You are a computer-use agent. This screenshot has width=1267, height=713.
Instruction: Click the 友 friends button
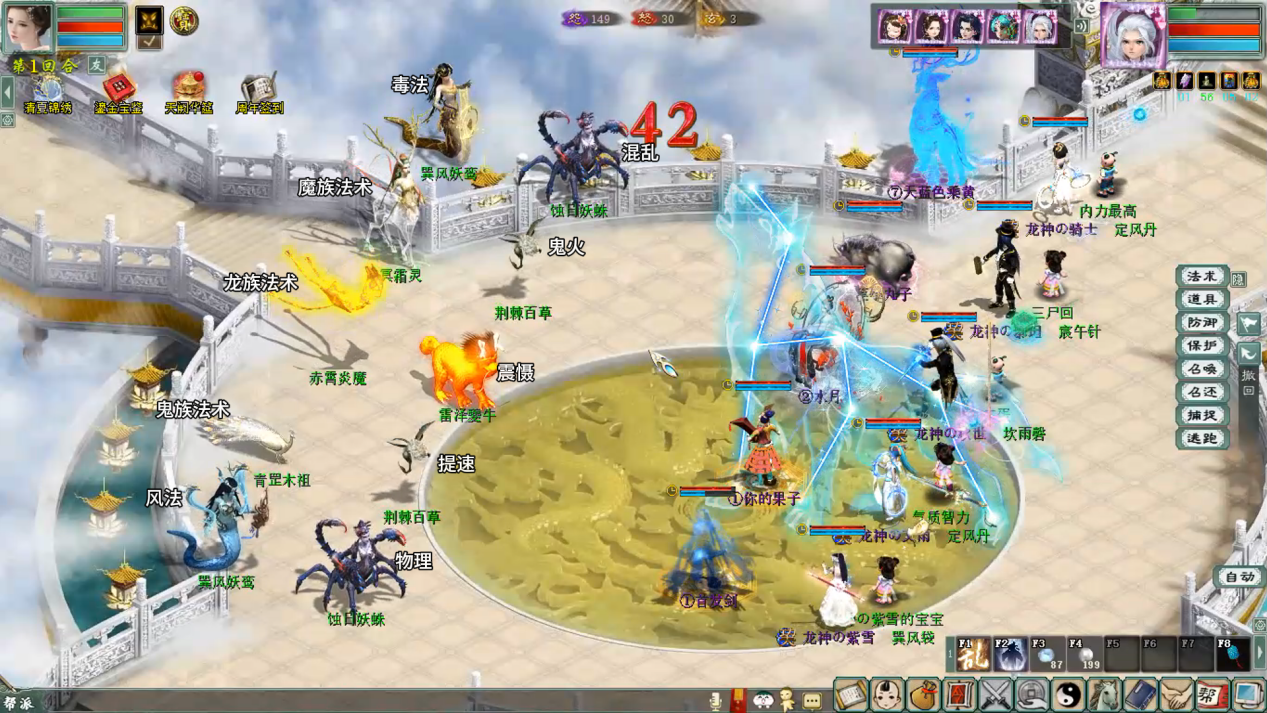97,65
